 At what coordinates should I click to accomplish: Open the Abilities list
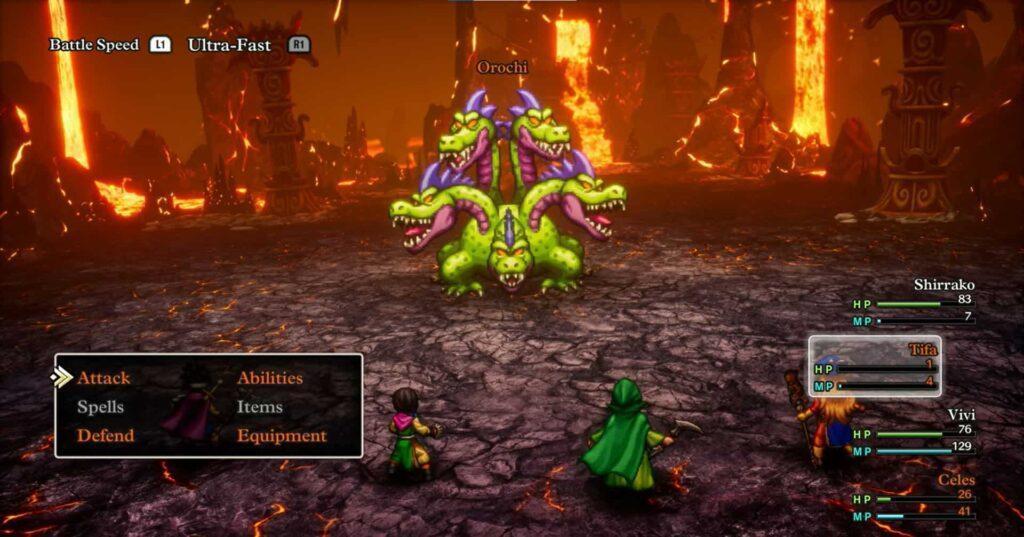coord(269,378)
